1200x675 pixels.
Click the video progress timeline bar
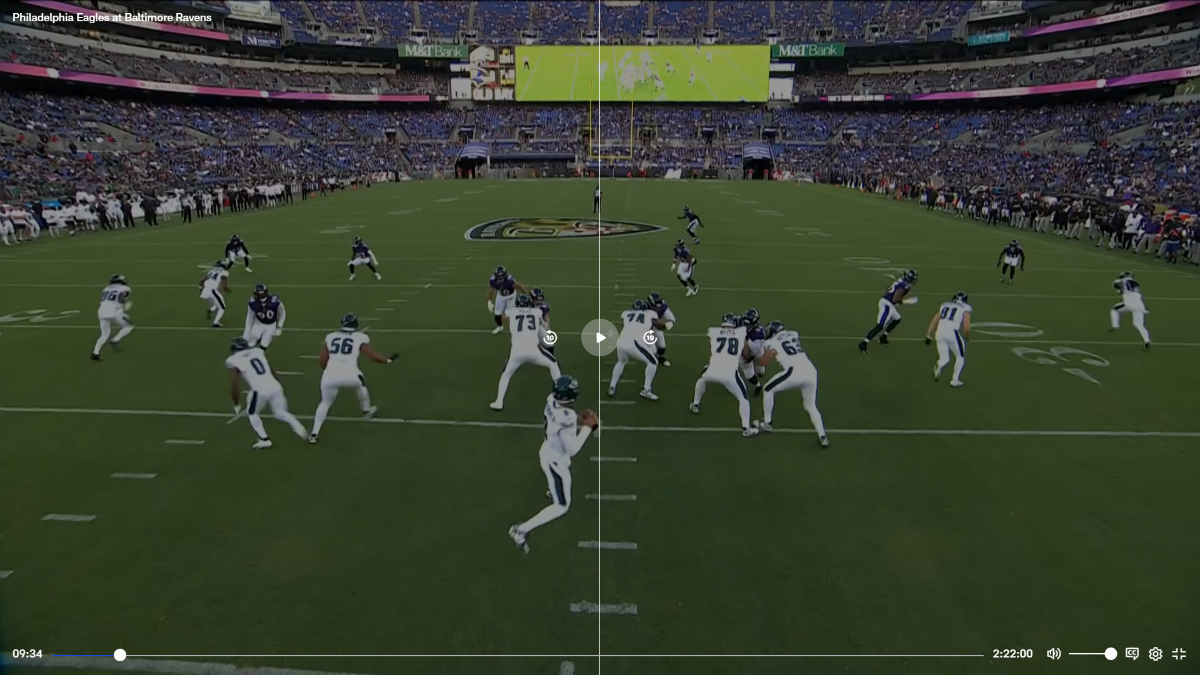[x=550, y=655]
